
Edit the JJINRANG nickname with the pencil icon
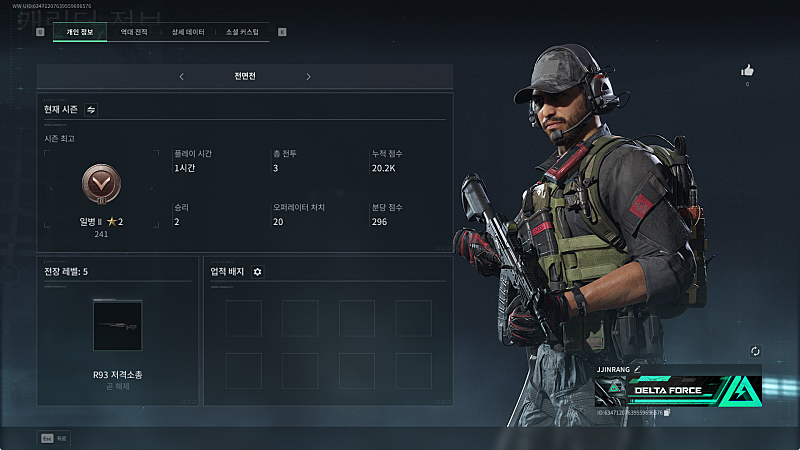tap(637, 369)
